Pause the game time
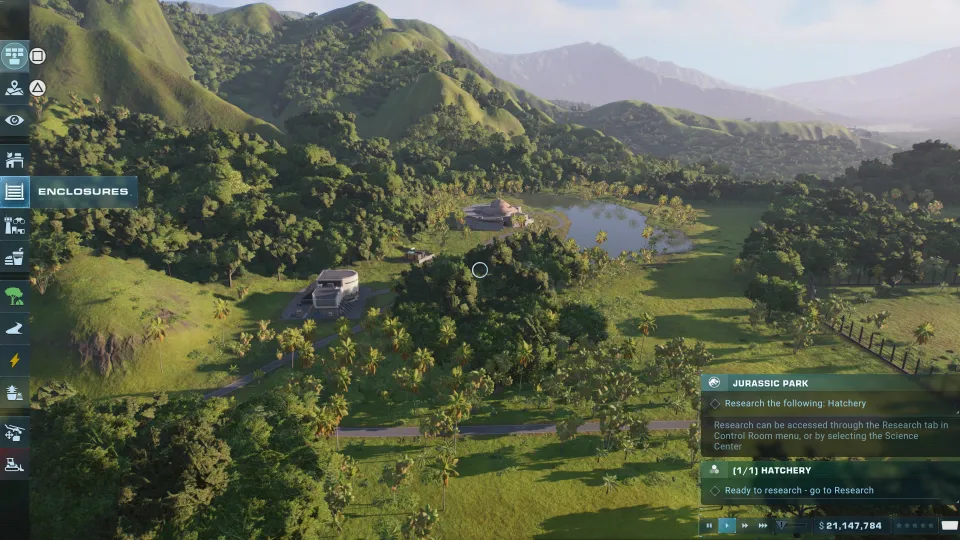This screenshot has width=960, height=540. click(709, 525)
